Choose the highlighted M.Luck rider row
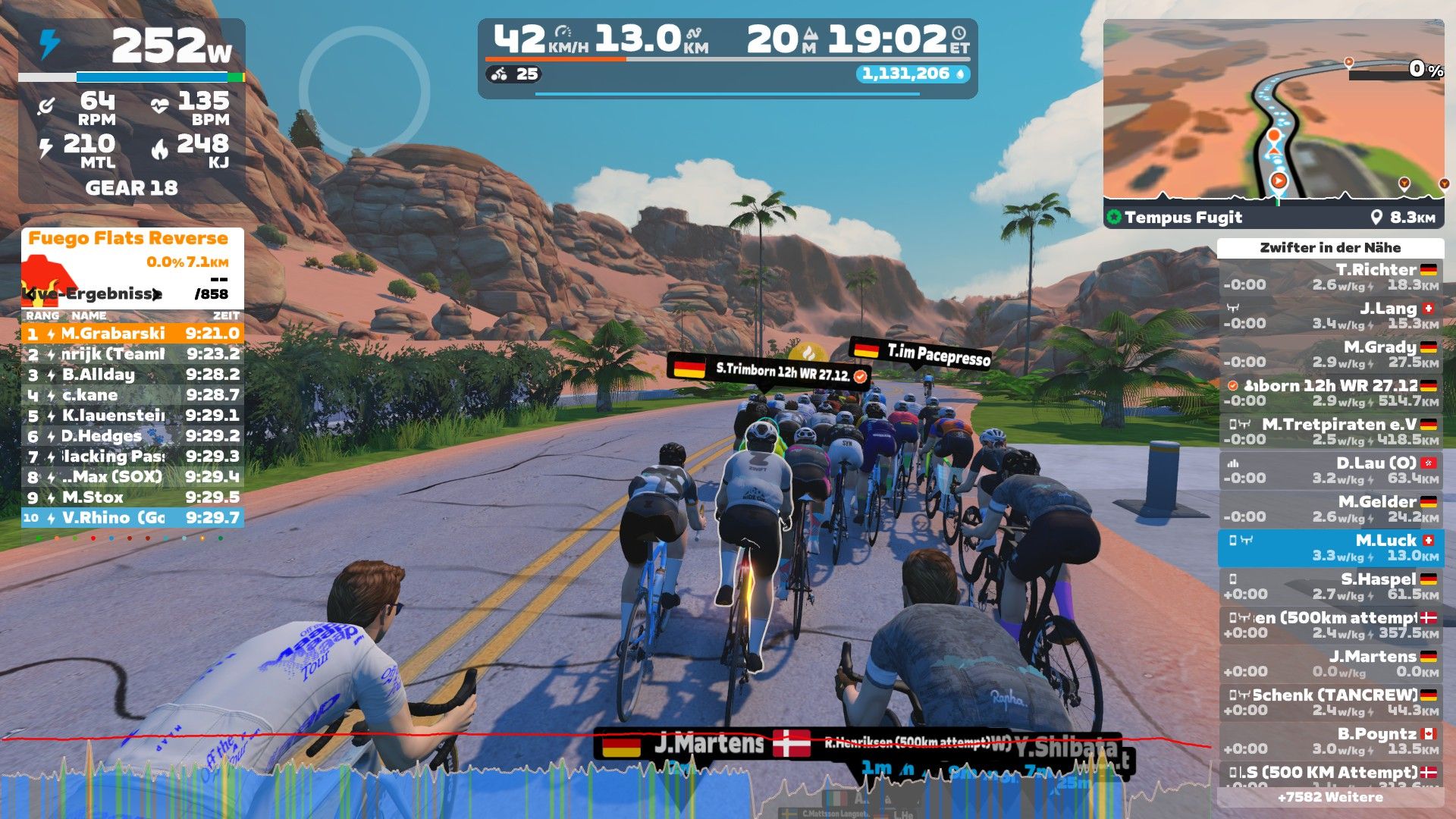1456x819 pixels. [x=1330, y=548]
